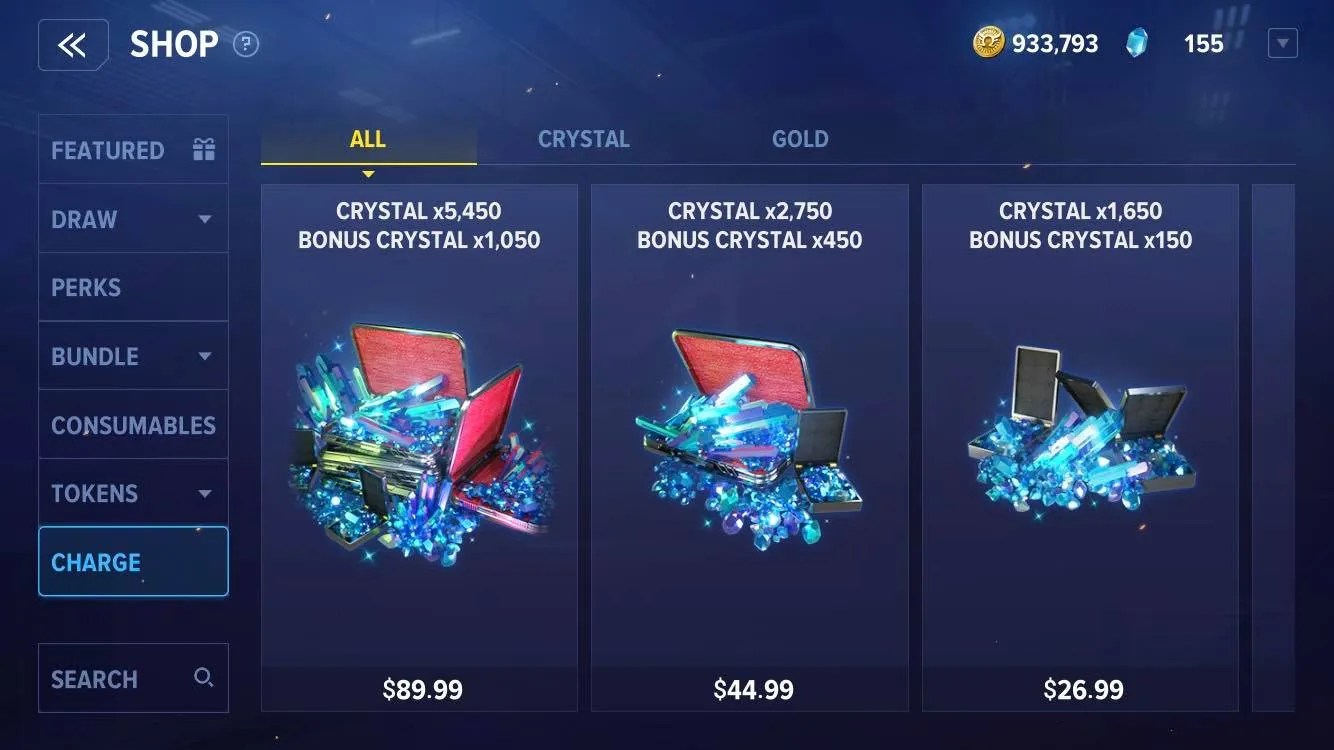Buy the $44.99 crystal bundle
The image size is (1334, 750).
pos(751,688)
